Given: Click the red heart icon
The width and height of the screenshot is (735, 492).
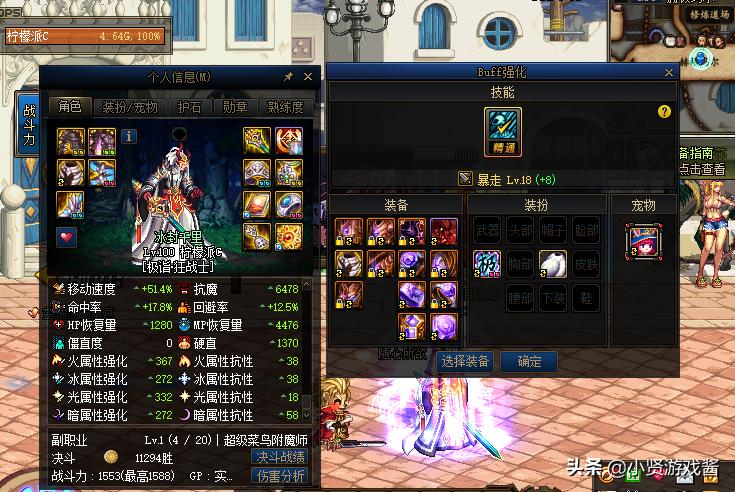Looking at the screenshot, I should click(68, 236).
